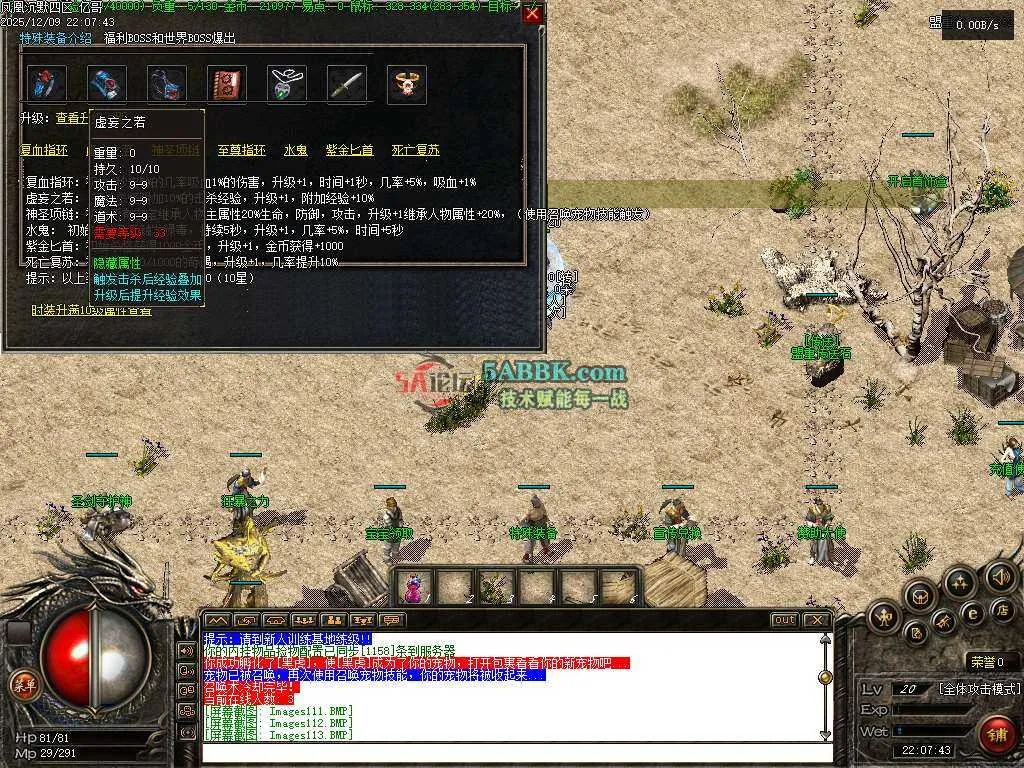Image resolution: width=1024 pixels, height=768 pixels.
Task: Open the 死亡复苏 link
Action: point(415,151)
